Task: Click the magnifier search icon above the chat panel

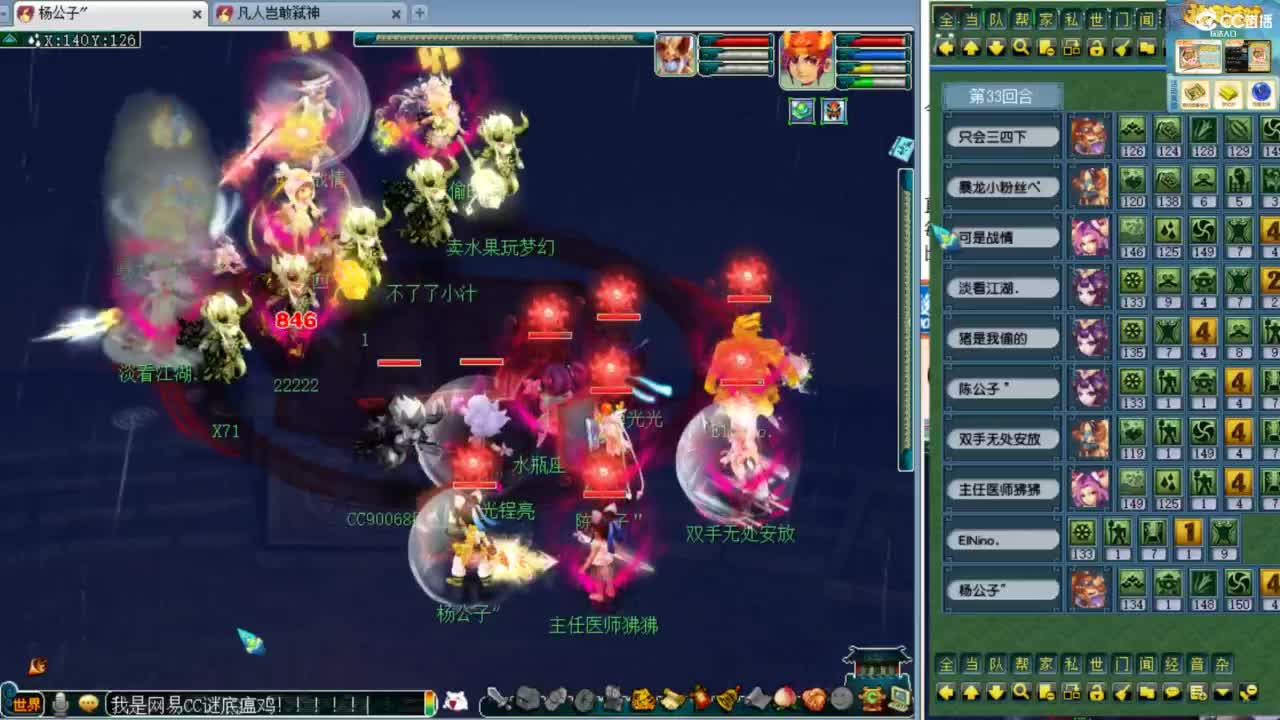Action: click(1023, 48)
